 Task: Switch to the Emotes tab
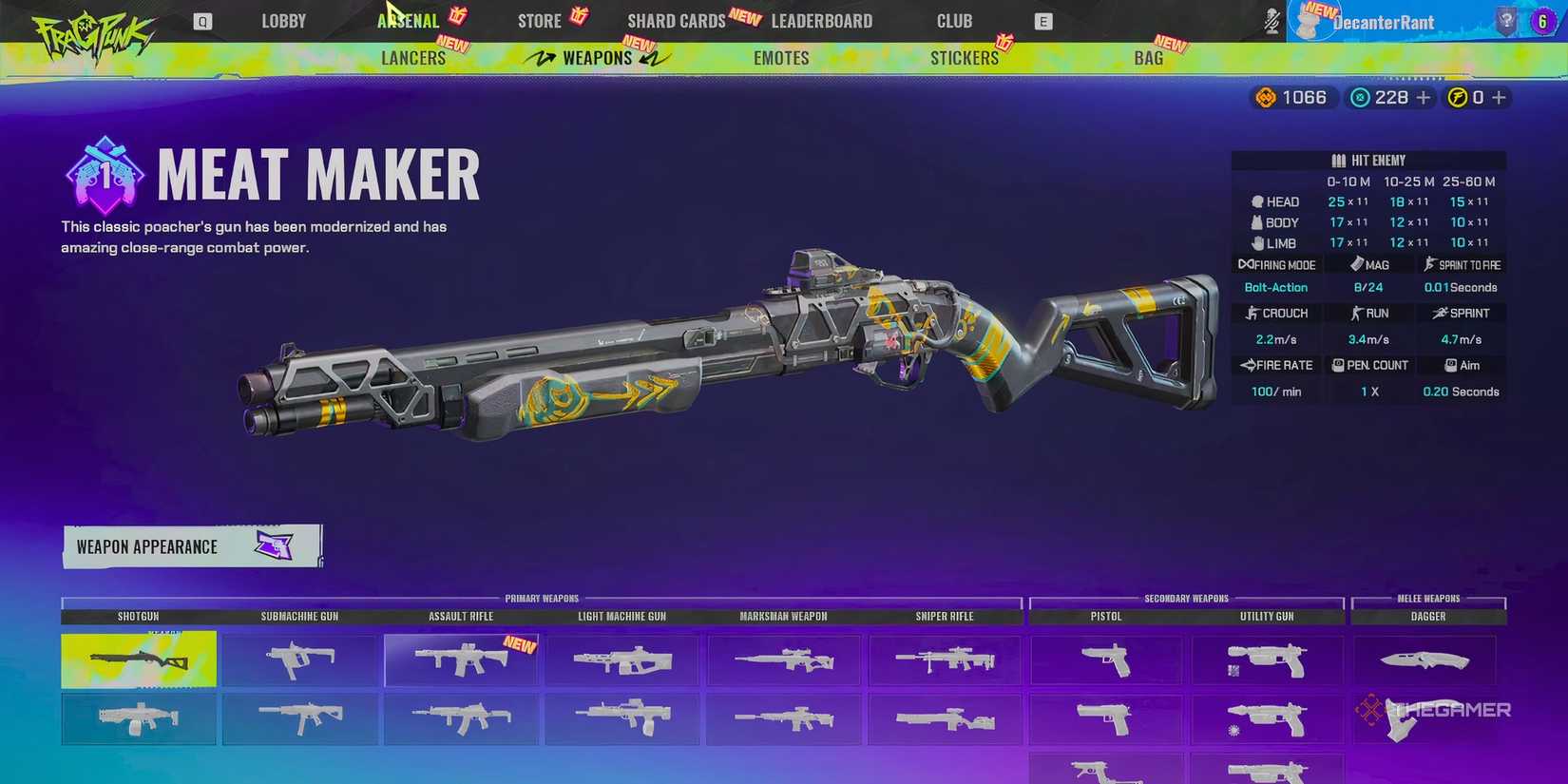coord(780,57)
